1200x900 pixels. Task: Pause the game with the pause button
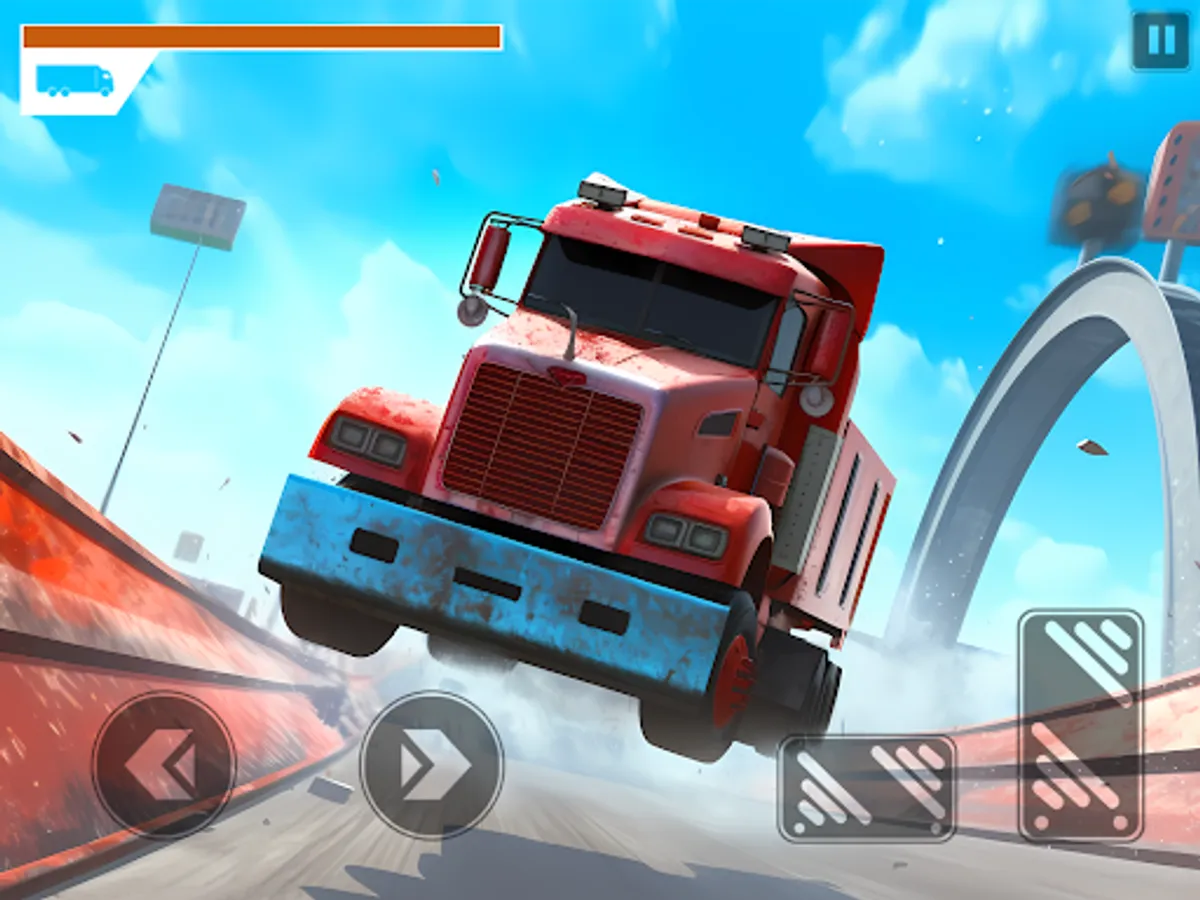pyautogui.click(x=1160, y=42)
